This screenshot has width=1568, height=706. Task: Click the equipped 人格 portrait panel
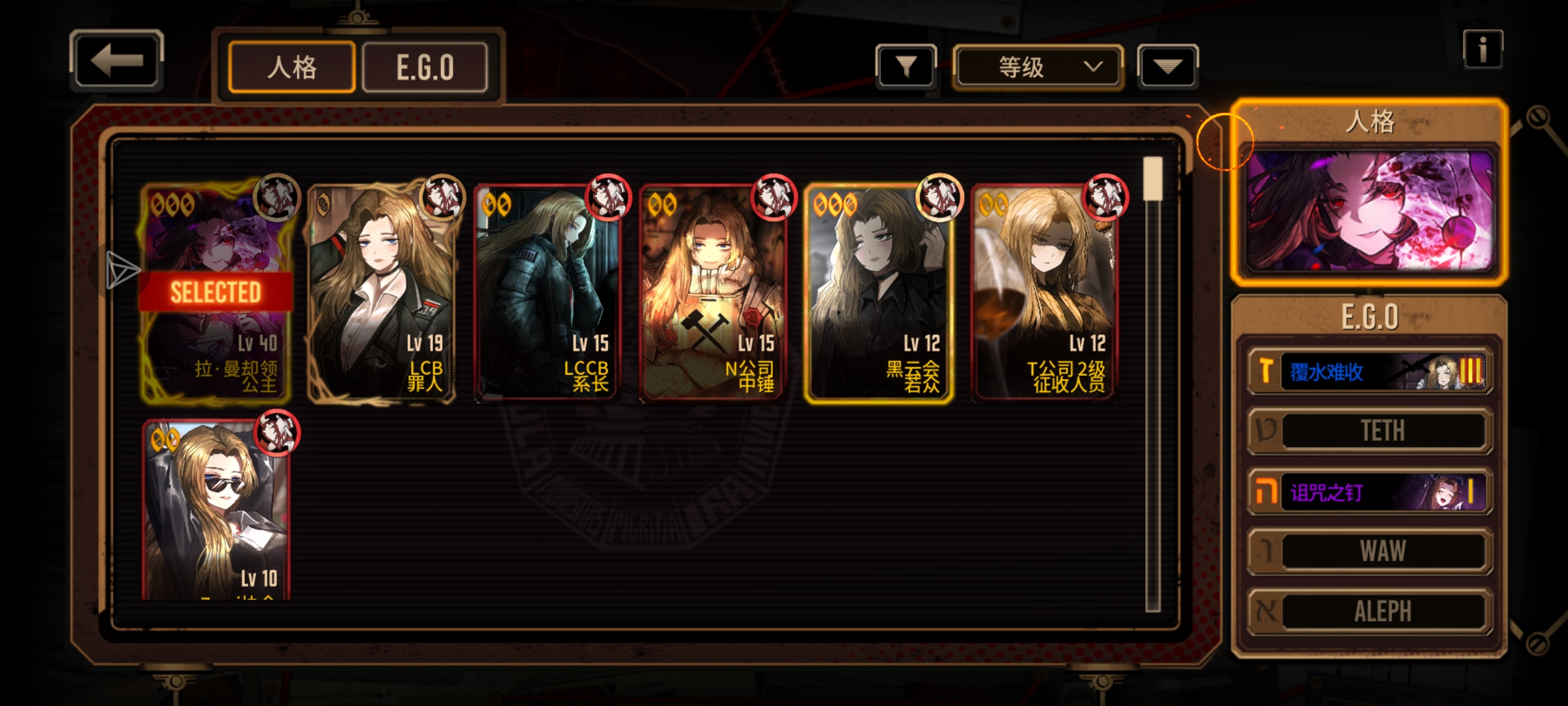[x=1369, y=209]
